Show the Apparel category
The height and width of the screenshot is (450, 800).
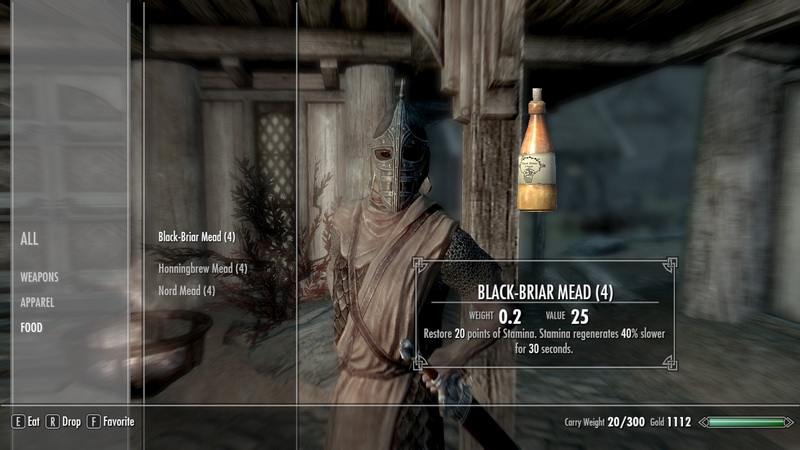37,301
